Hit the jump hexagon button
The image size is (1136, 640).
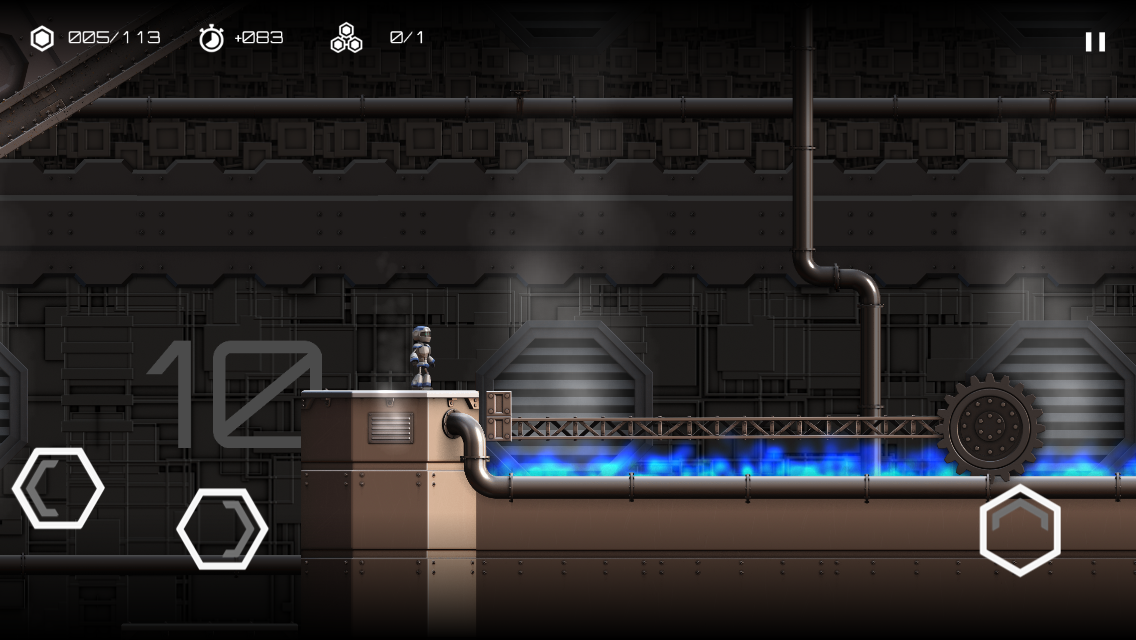(x=1019, y=530)
